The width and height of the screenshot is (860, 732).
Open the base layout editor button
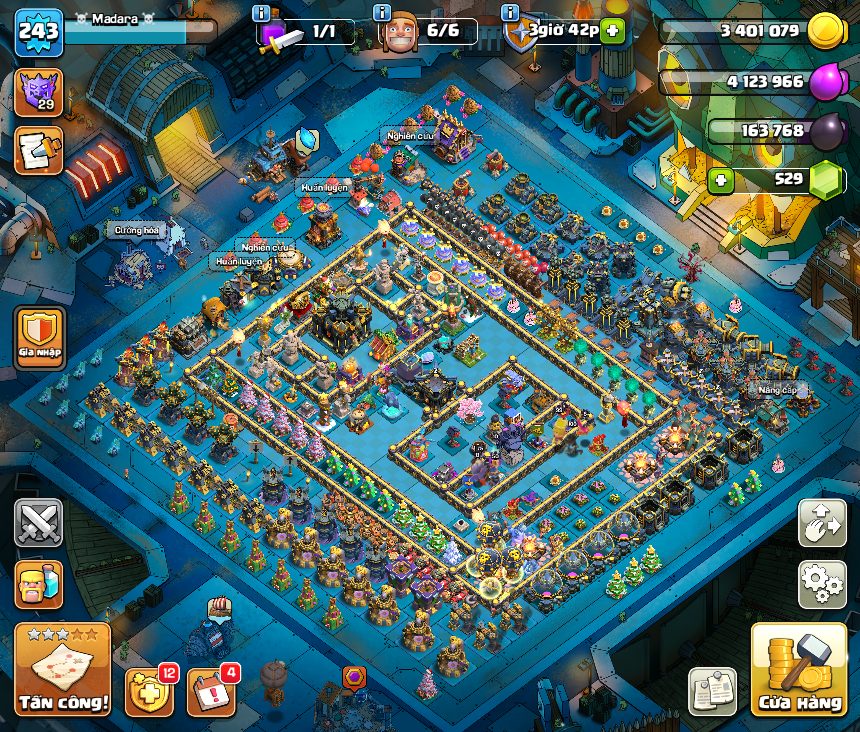(x=822, y=523)
